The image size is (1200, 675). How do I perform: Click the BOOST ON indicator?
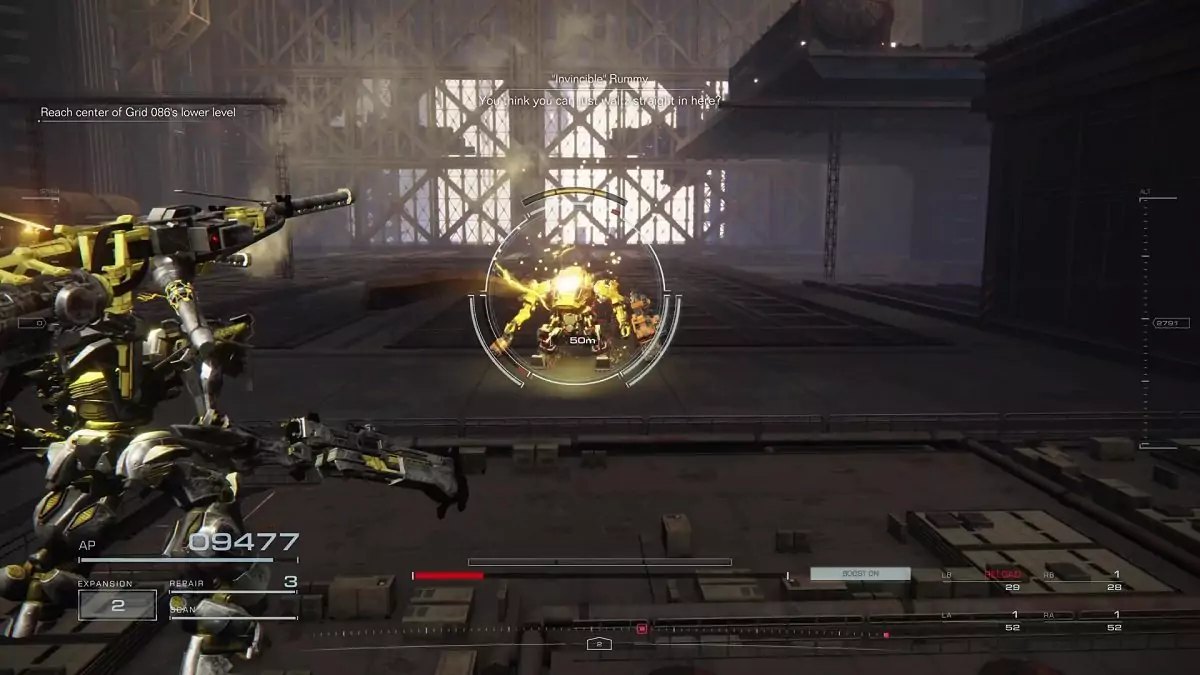click(860, 574)
